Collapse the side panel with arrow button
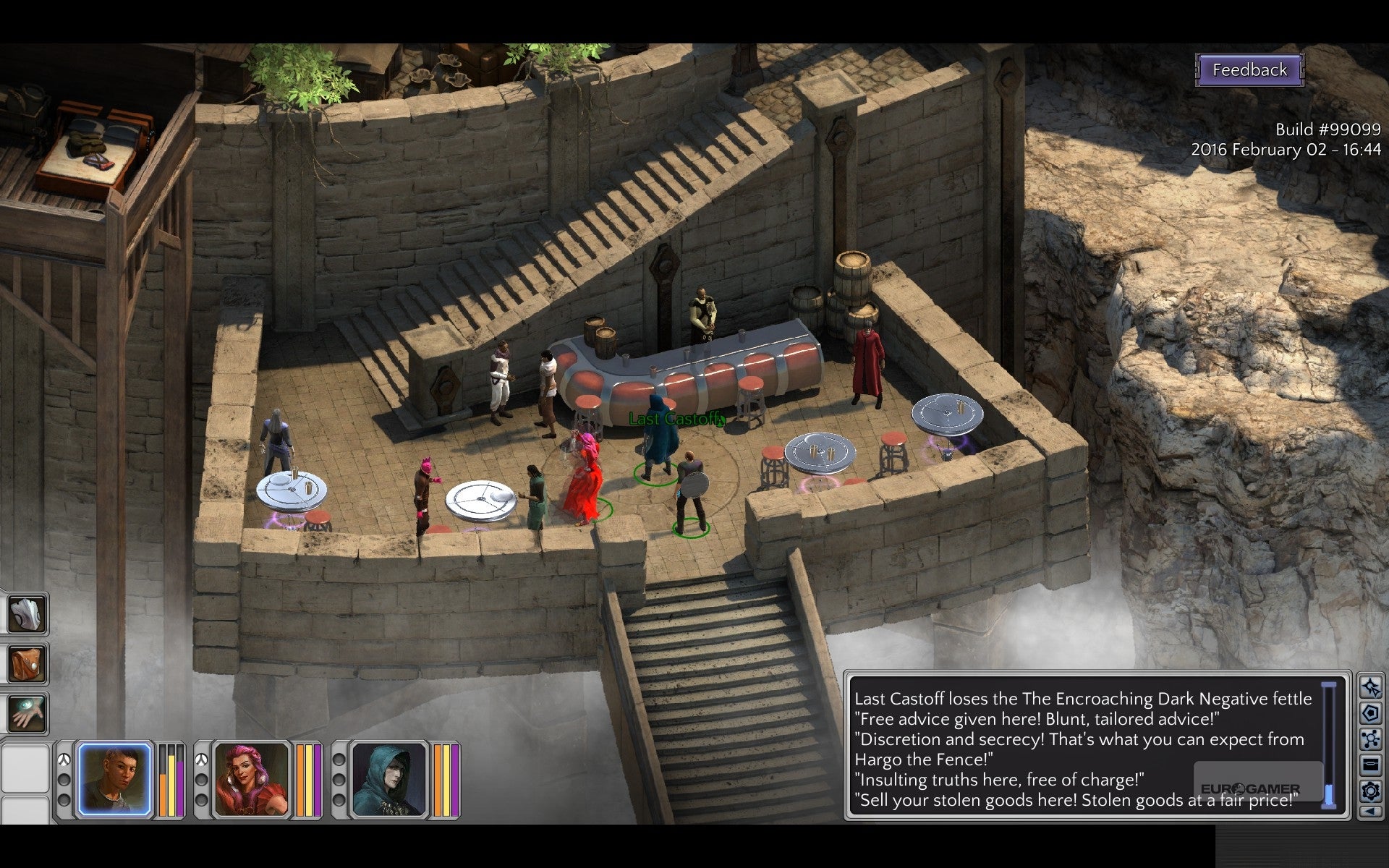Screen dimensions: 1389x868 tap(1370, 812)
